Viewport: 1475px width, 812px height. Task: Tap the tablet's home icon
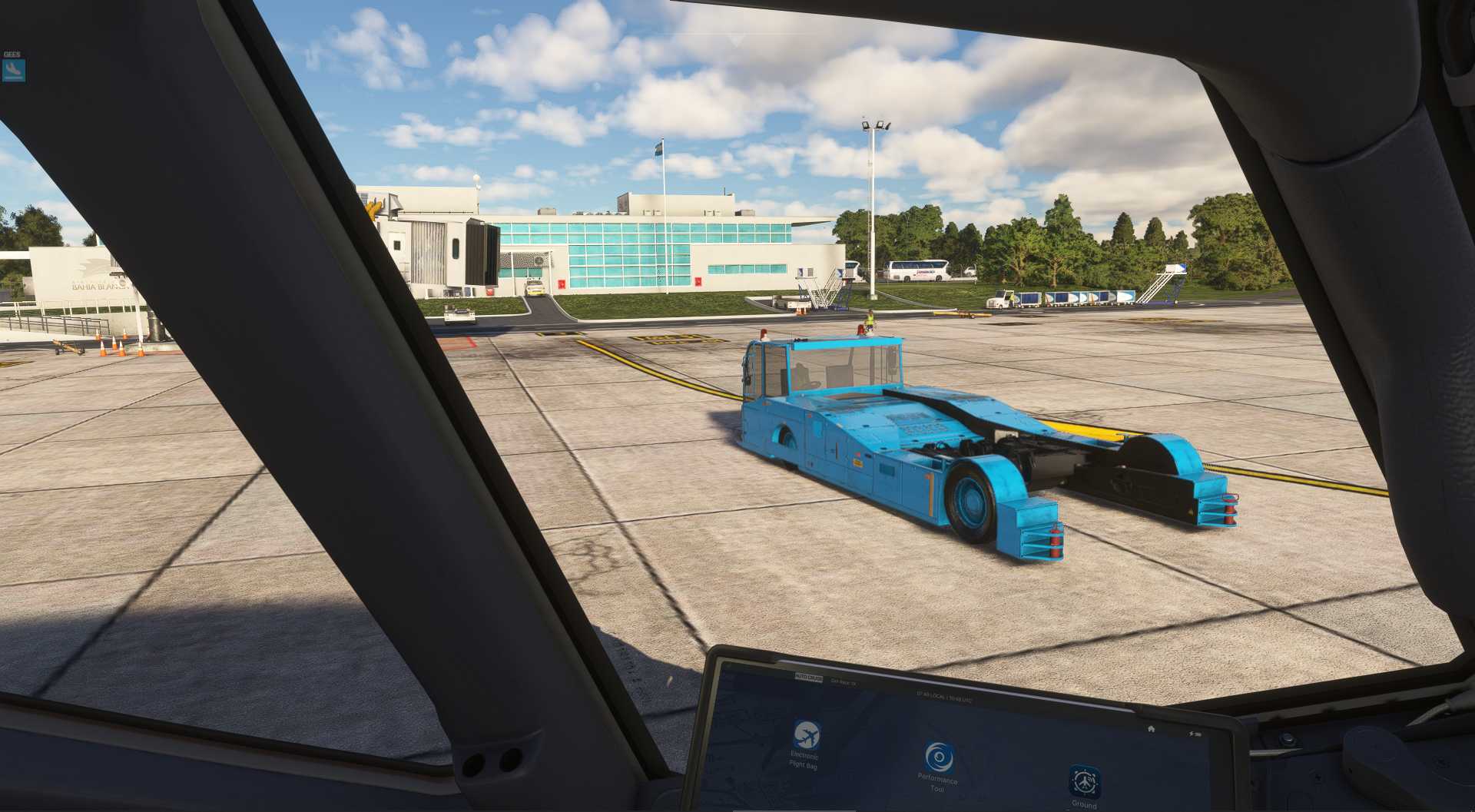click(1151, 728)
